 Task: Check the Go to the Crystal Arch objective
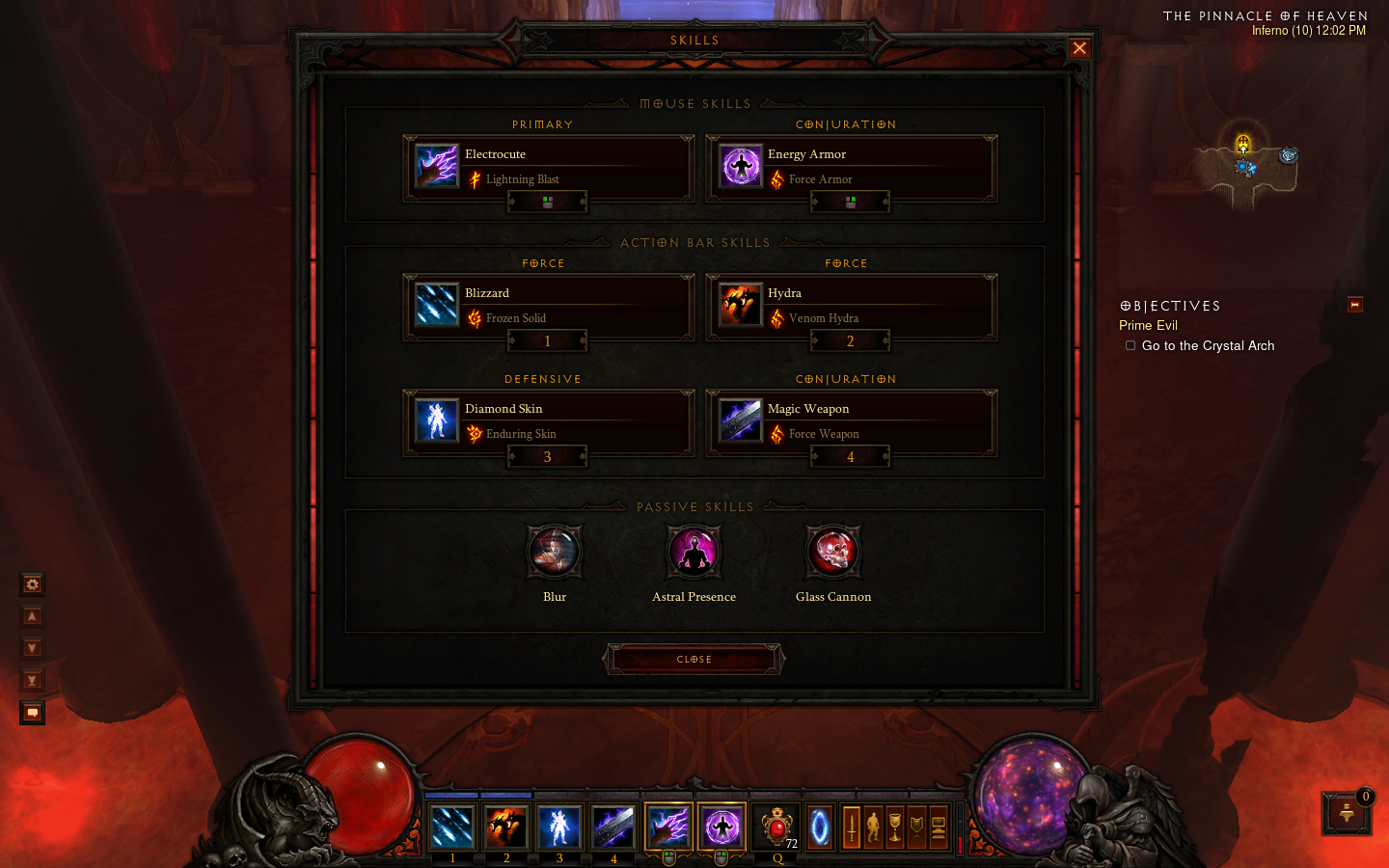[1130, 345]
